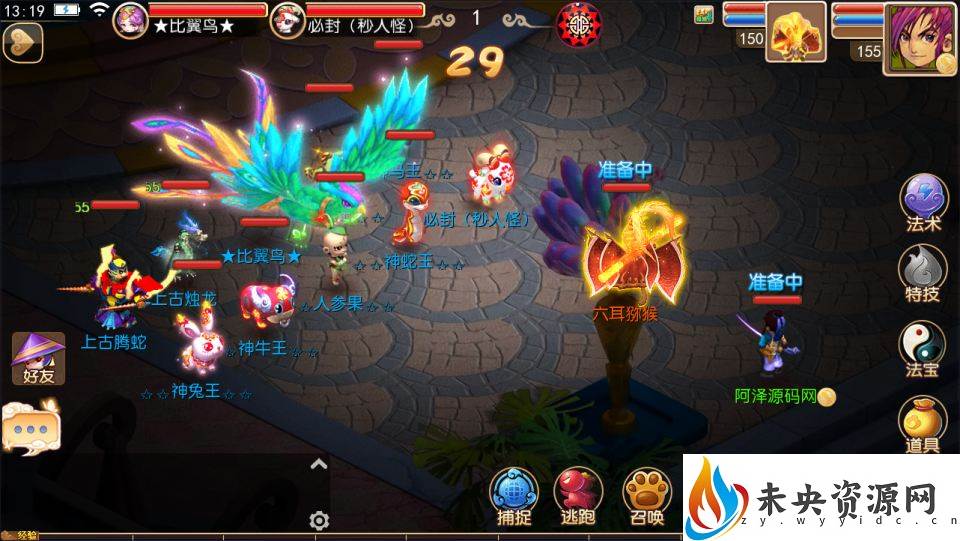
Task: Click the gear settings icon
Action: 319,520
